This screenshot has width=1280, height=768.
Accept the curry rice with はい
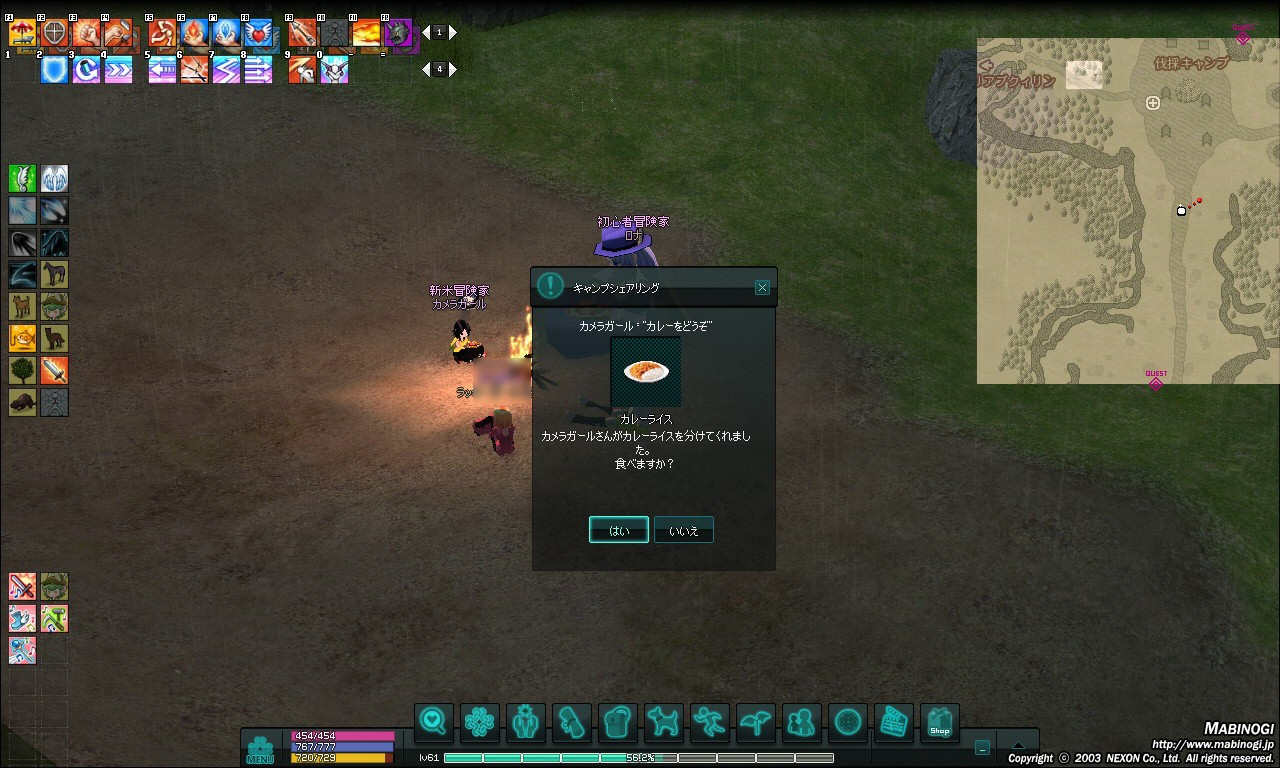point(619,530)
